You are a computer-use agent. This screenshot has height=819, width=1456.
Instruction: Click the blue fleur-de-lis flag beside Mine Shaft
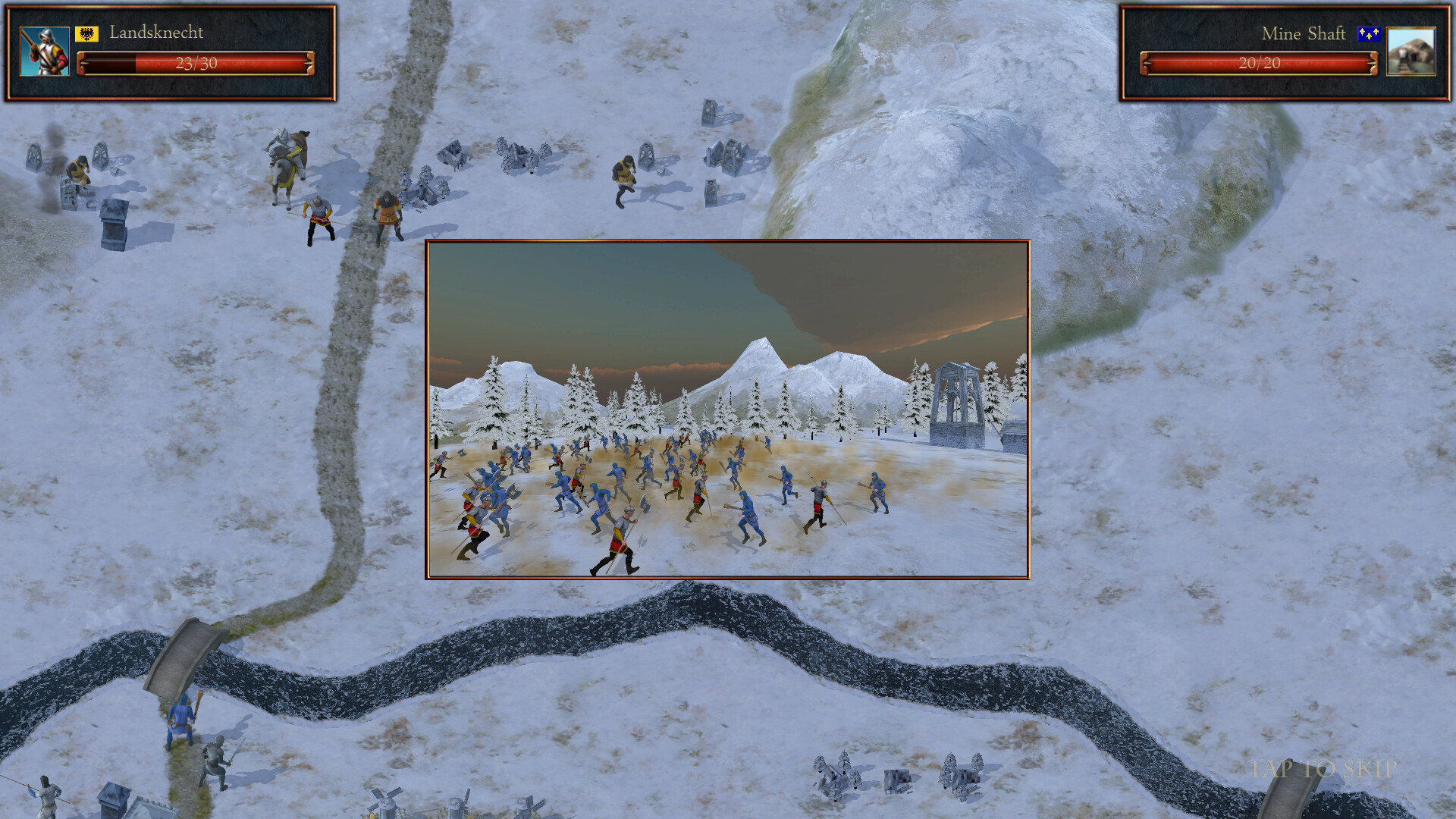pyautogui.click(x=1368, y=34)
